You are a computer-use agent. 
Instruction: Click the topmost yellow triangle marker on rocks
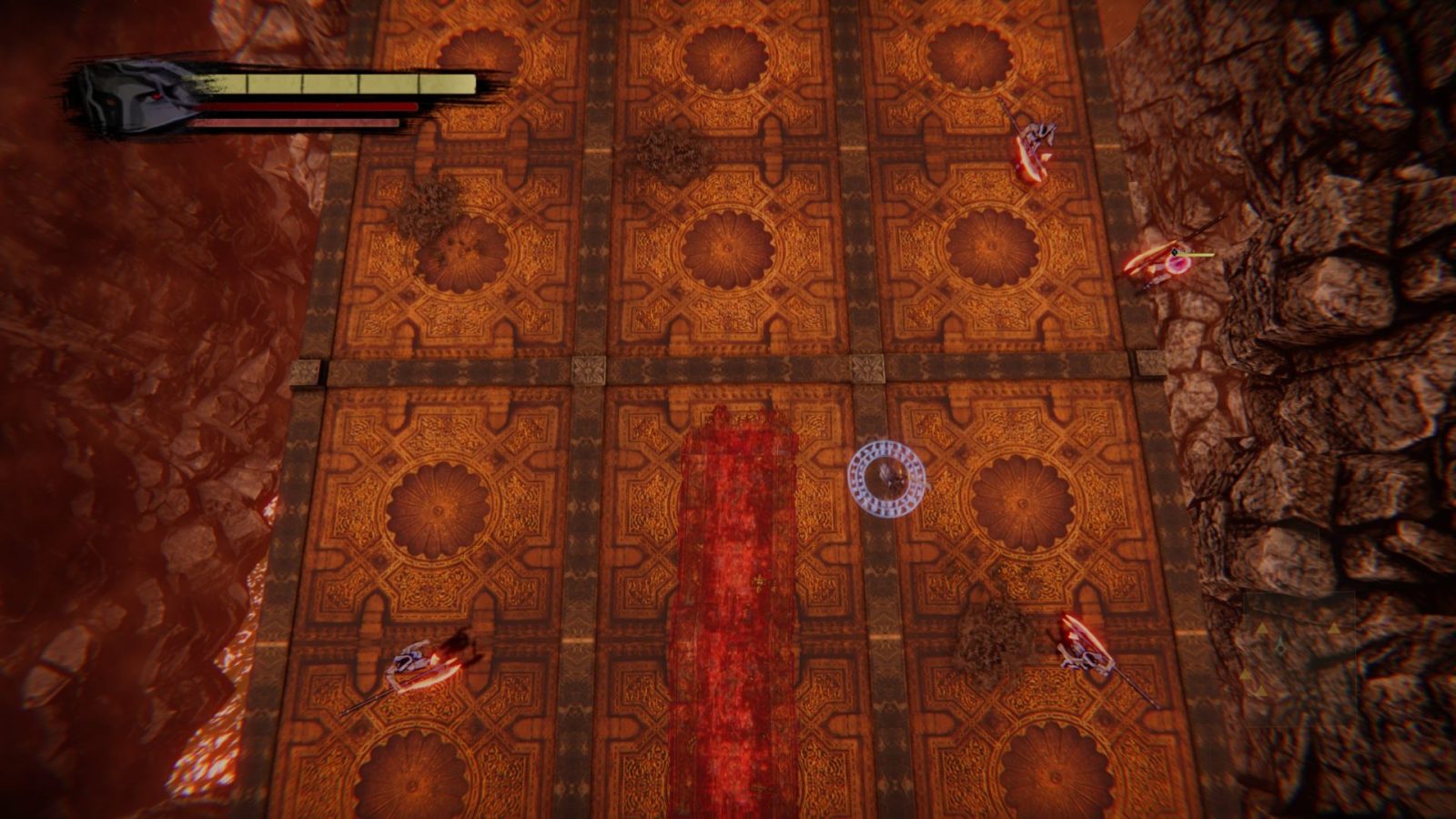(x=1334, y=629)
